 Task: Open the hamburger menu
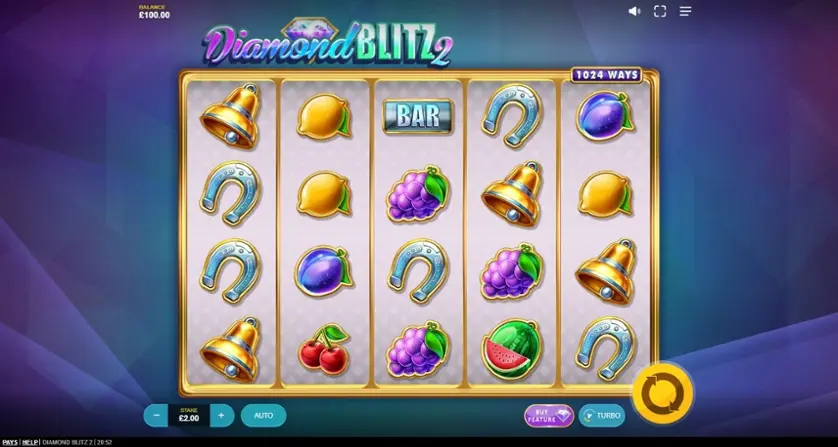686,11
